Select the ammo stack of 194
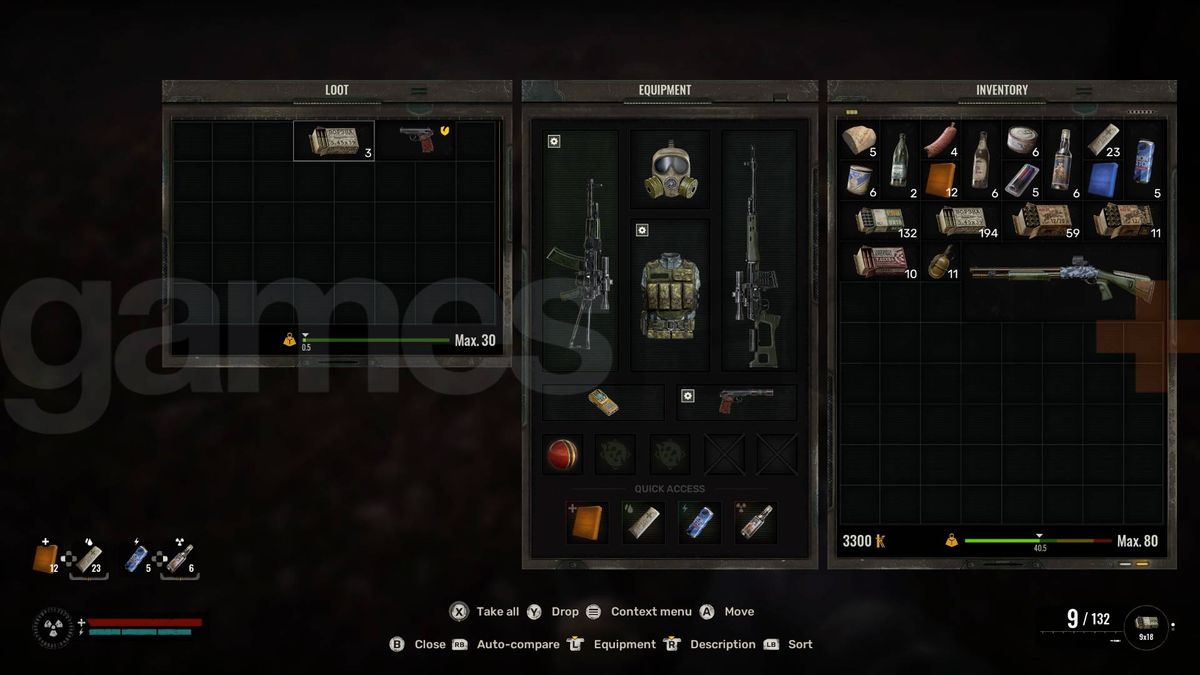Image resolution: width=1200 pixels, height=675 pixels. [961, 221]
